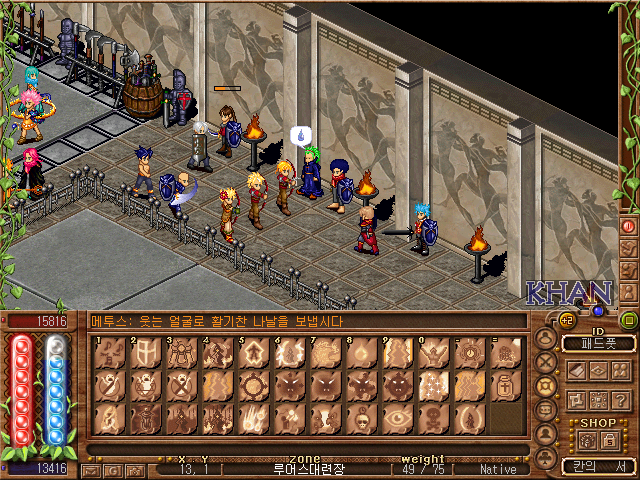This screenshot has height=480, width=640.
Task: Click the yellow +2 bonus badge
Action: click(x=565, y=320)
